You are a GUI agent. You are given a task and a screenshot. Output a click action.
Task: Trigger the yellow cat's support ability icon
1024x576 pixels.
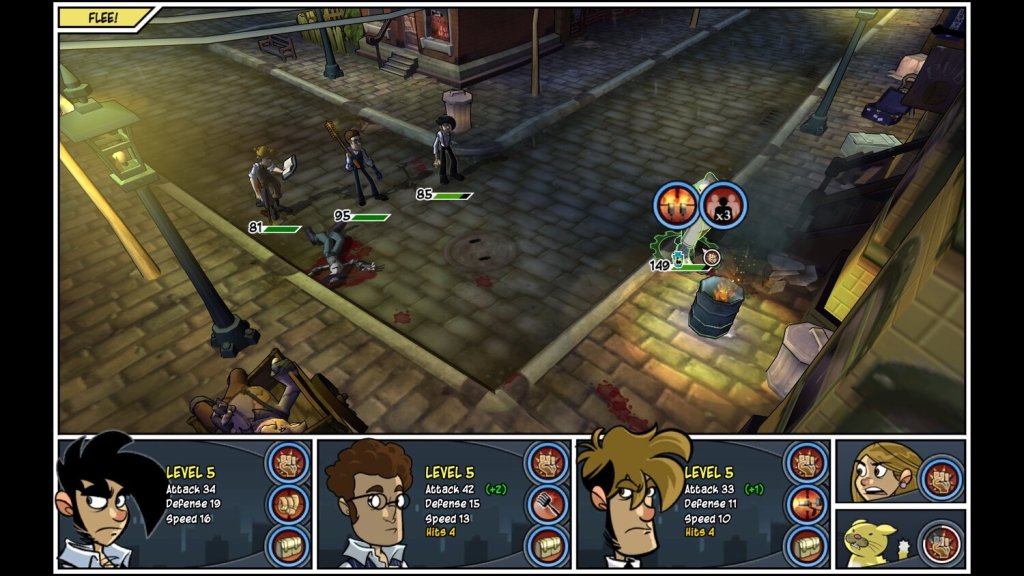tap(940, 543)
